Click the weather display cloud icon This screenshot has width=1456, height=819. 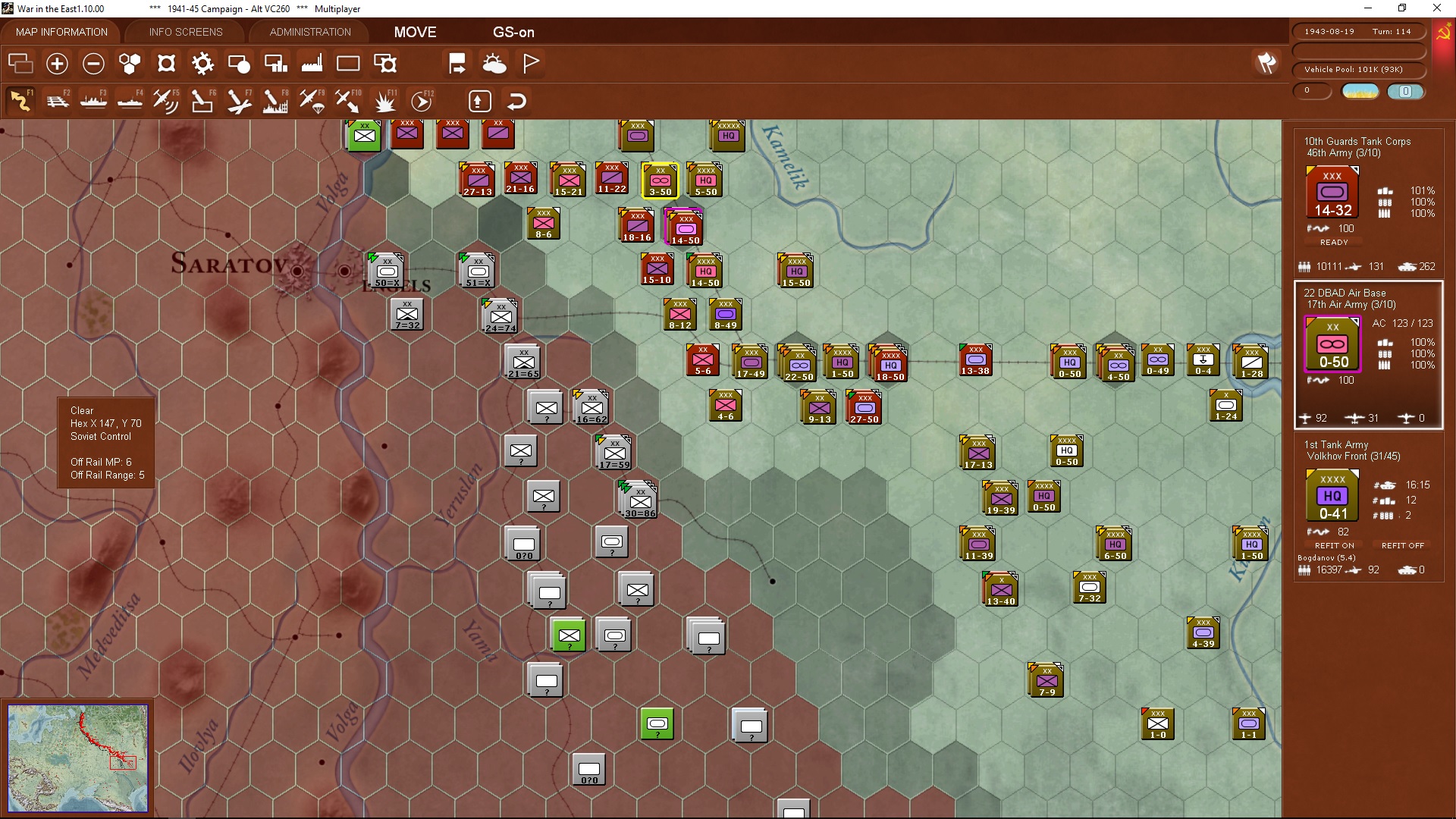point(494,63)
